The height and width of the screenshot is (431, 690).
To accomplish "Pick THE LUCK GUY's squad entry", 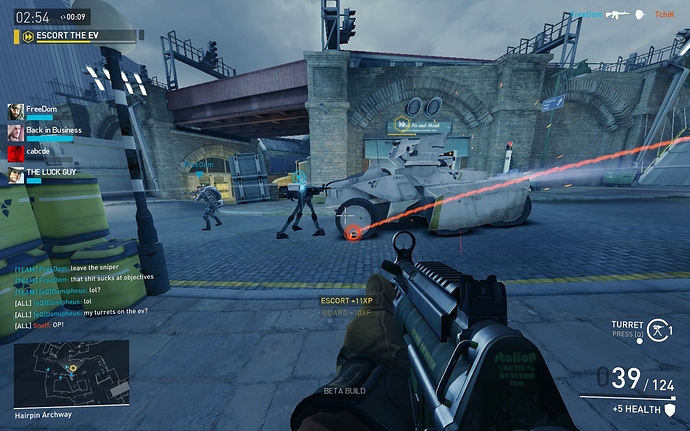I will tap(45, 174).
